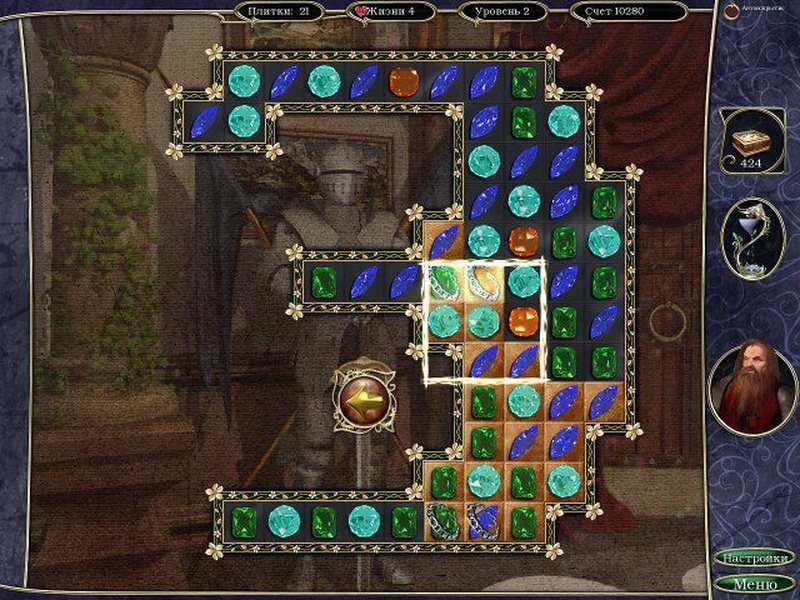Select the orange gem in the top row

point(404,82)
